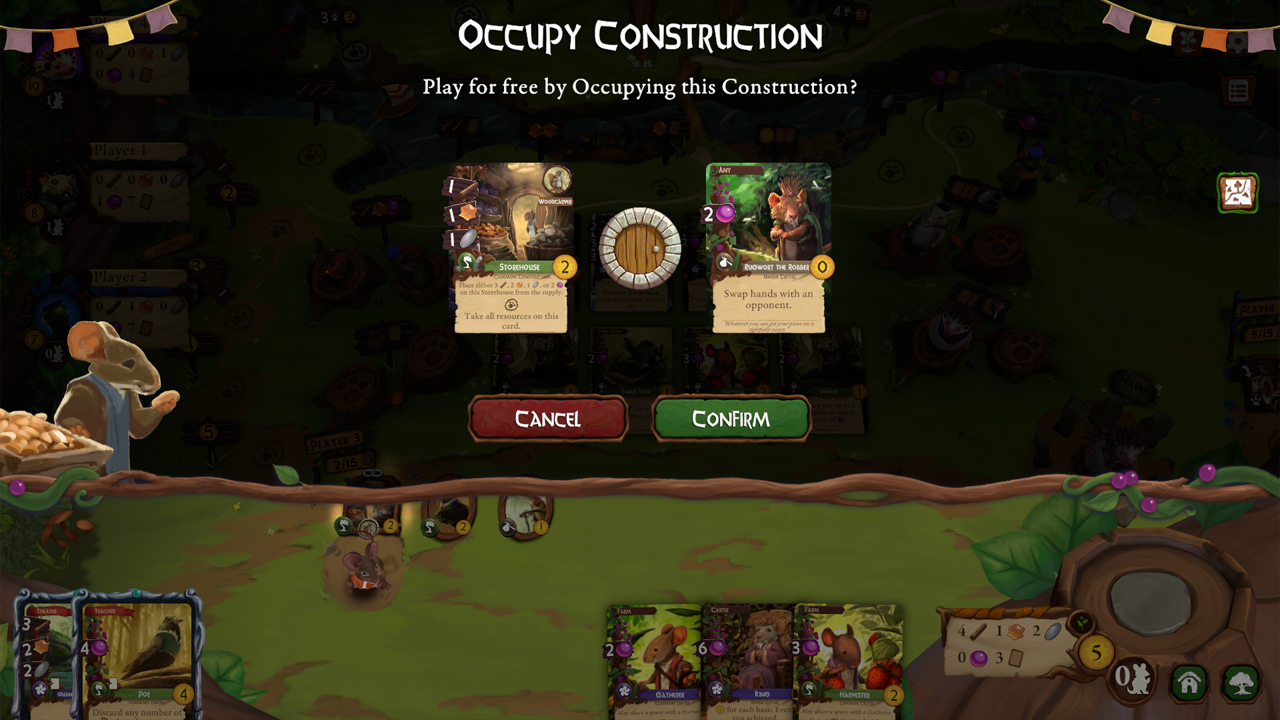Click the golden coin showing 5 points
This screenshot has height=720, width=1280.
click(x=1096, y=652)
